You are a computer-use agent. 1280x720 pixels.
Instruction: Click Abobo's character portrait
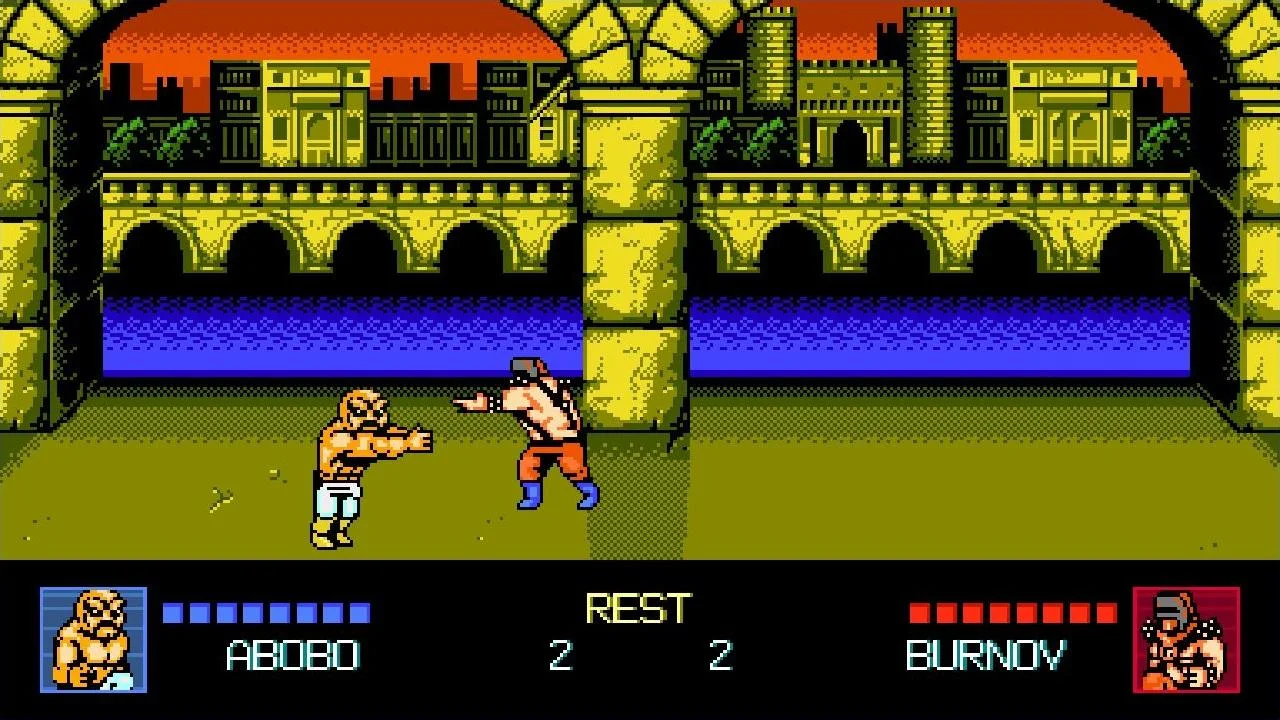93,640
